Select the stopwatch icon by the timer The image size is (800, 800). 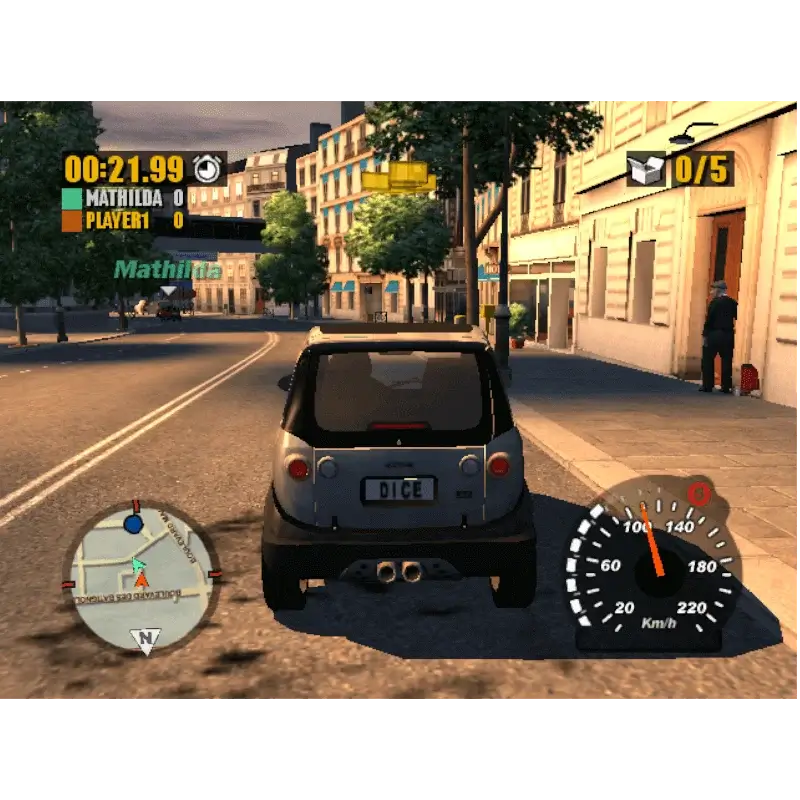point(207,167)
